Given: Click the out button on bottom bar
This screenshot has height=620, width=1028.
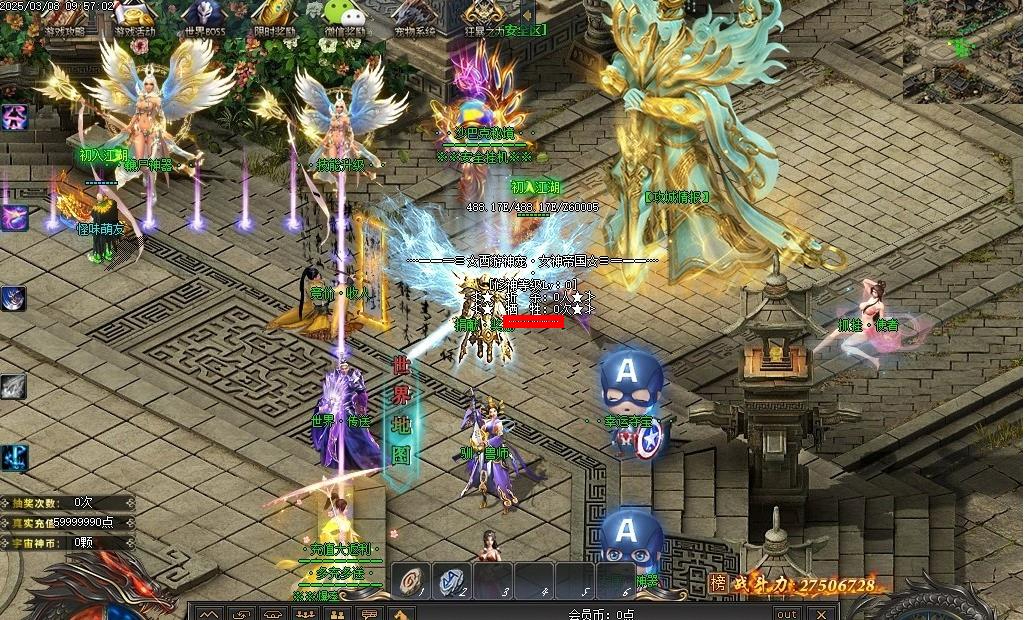Looking at the screenshot, I should pyautogui.click(x=787, y=613).
